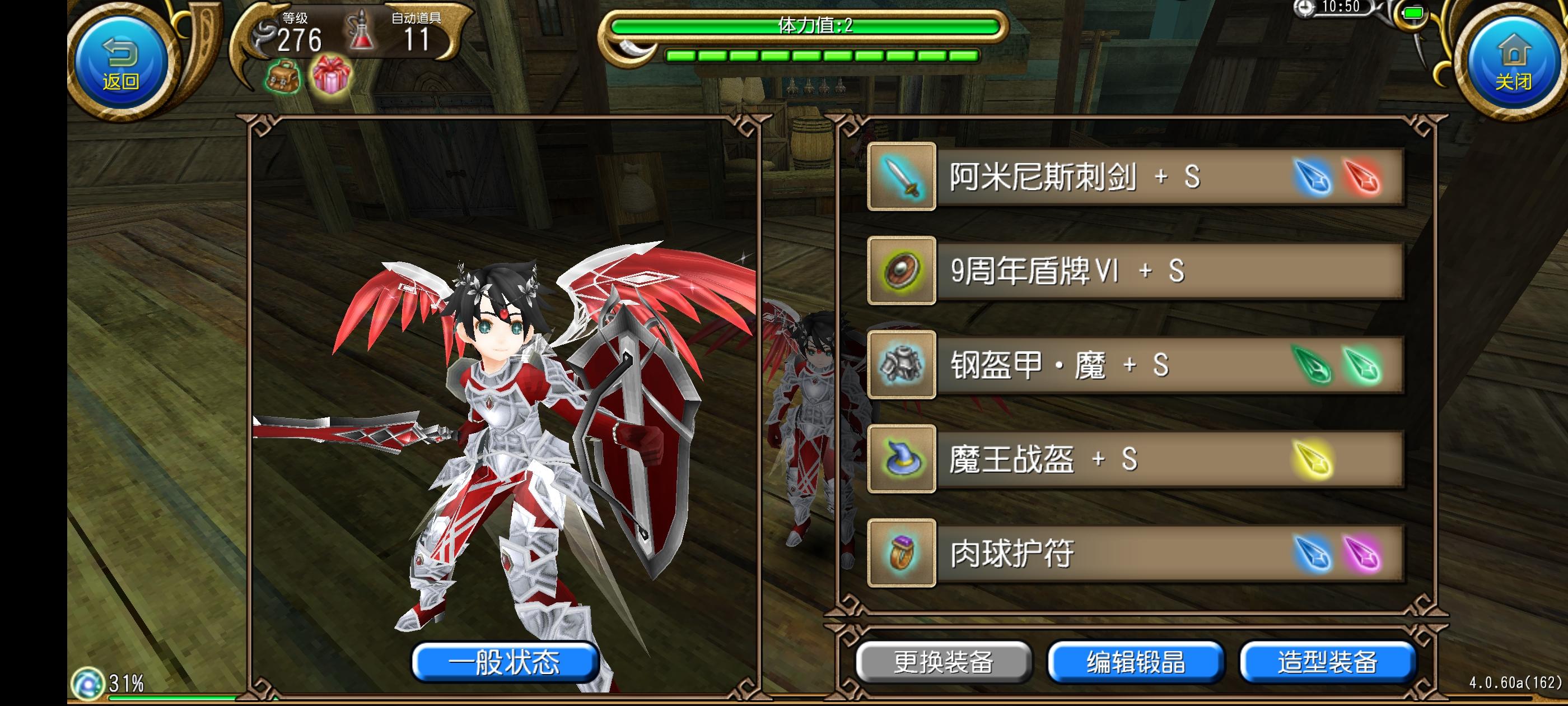
Task: Select the 肉球护符 ring icon
Action: coord(903,555)
